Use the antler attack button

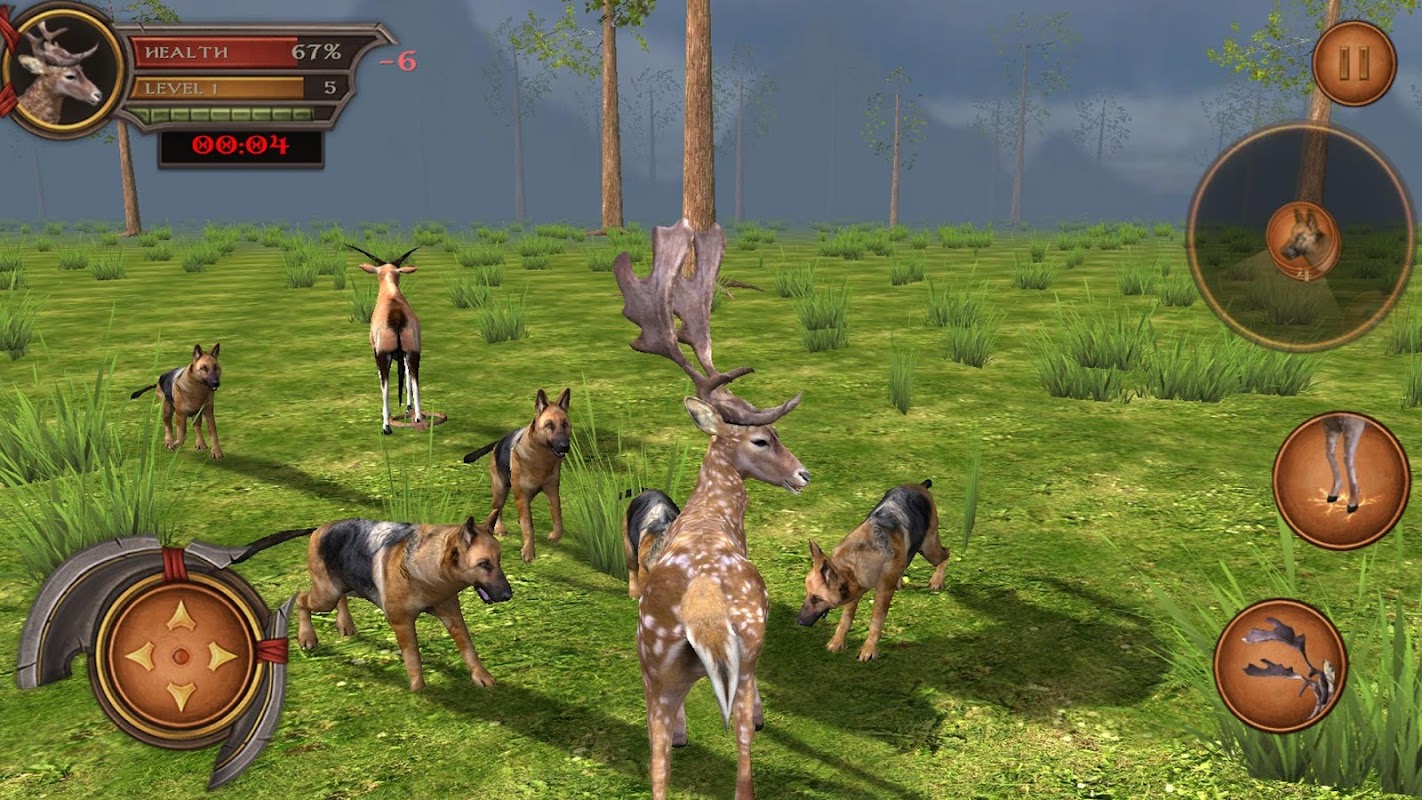click(x=1280, y=665)
